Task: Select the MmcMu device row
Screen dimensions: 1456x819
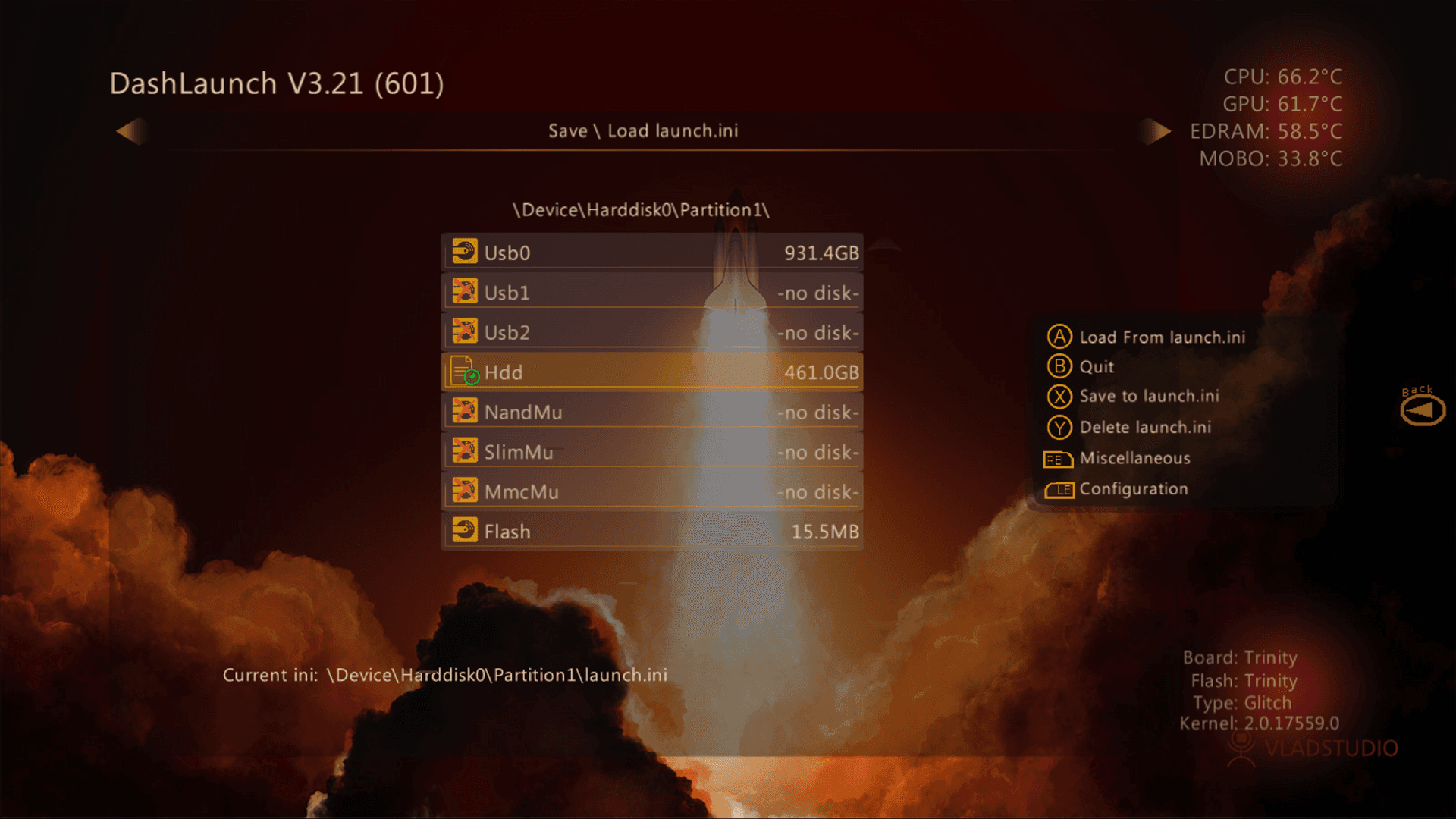Action: 651,492
